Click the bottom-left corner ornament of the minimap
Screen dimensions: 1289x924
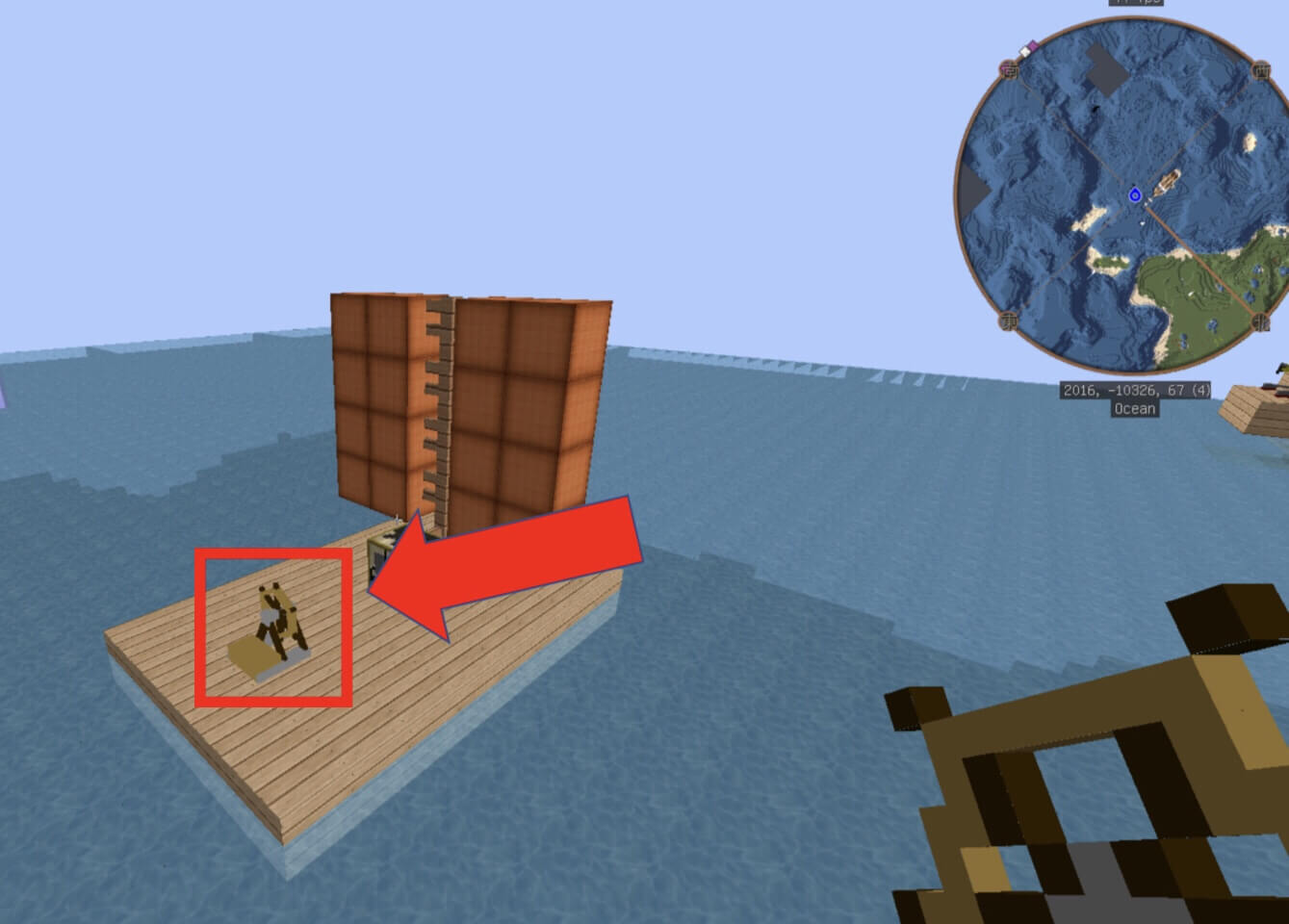point(1006,321)
